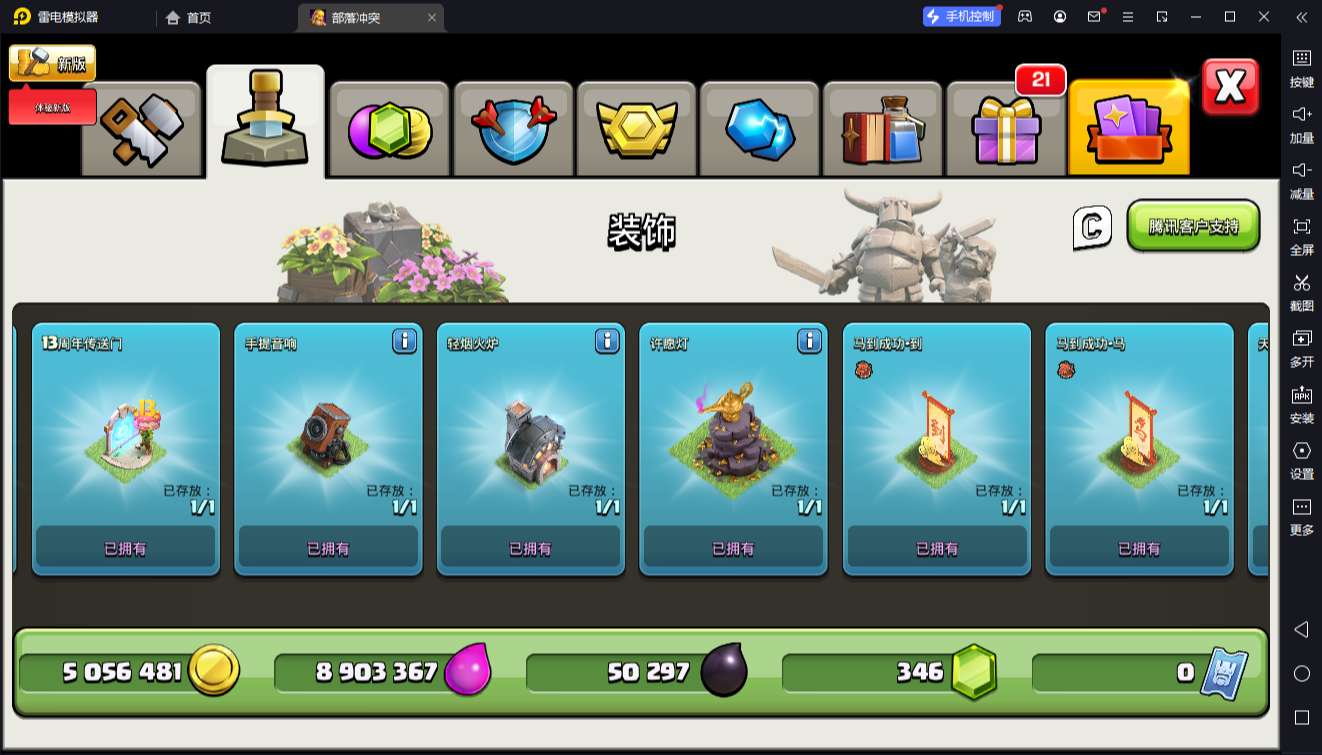
Task: Open the blue crystal ore tab
Action: (760, 130)
